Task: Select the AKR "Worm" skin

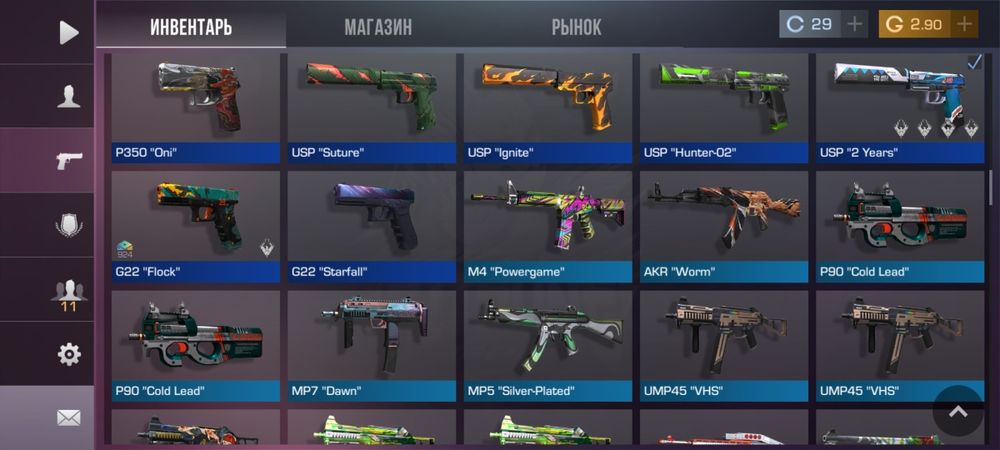Action: [724, 225]
